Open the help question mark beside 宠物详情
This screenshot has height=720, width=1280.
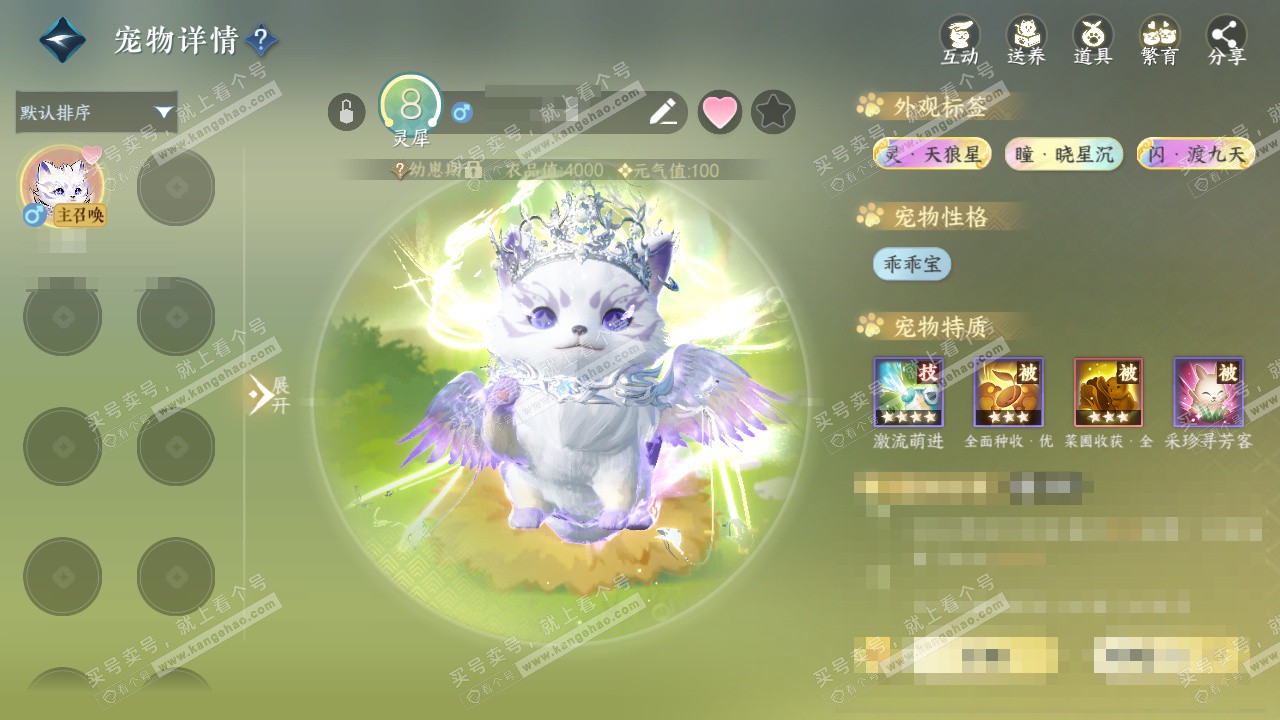[x=261, y=41]
